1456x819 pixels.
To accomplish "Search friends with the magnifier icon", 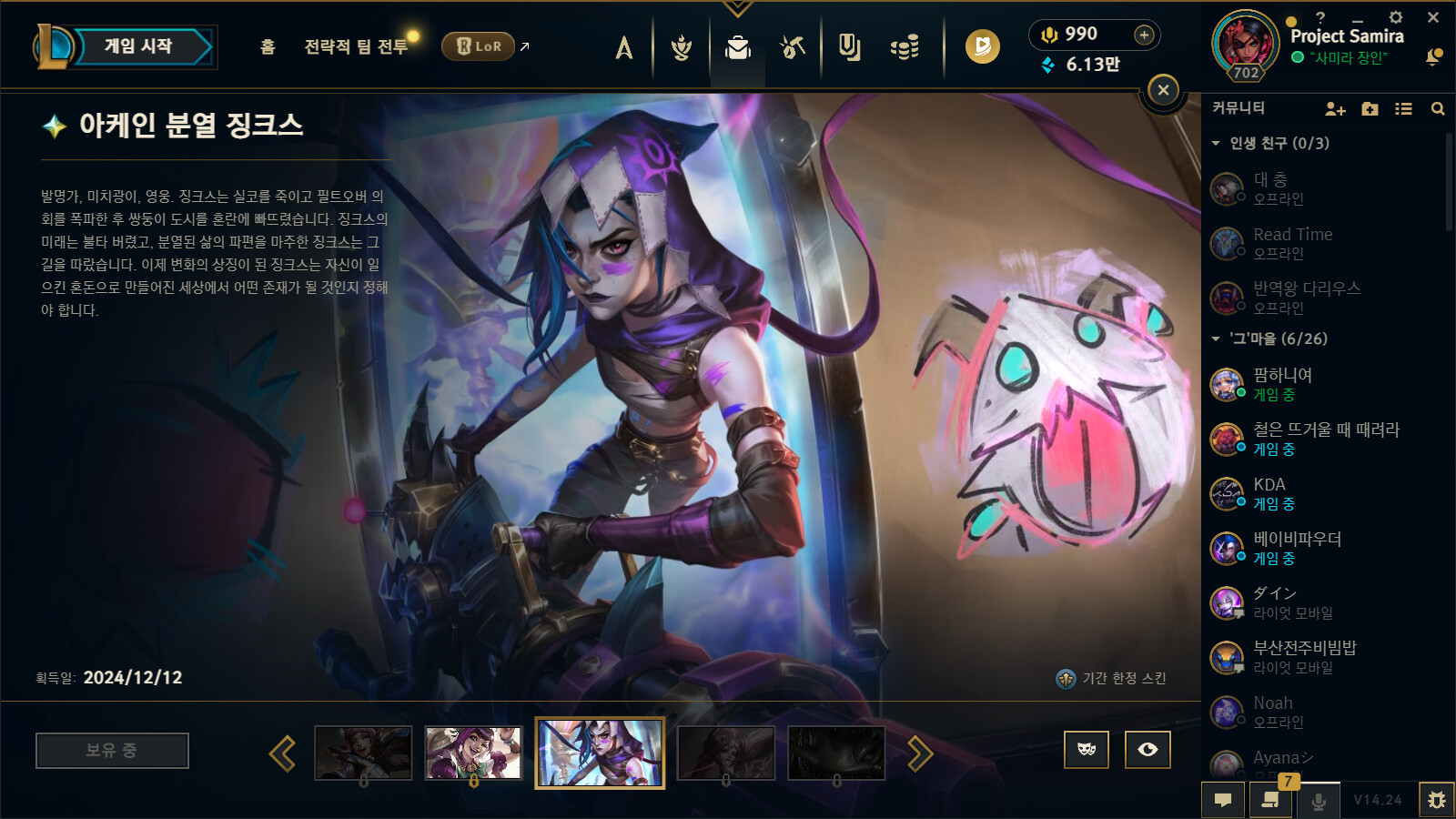I will point(1438,109).
